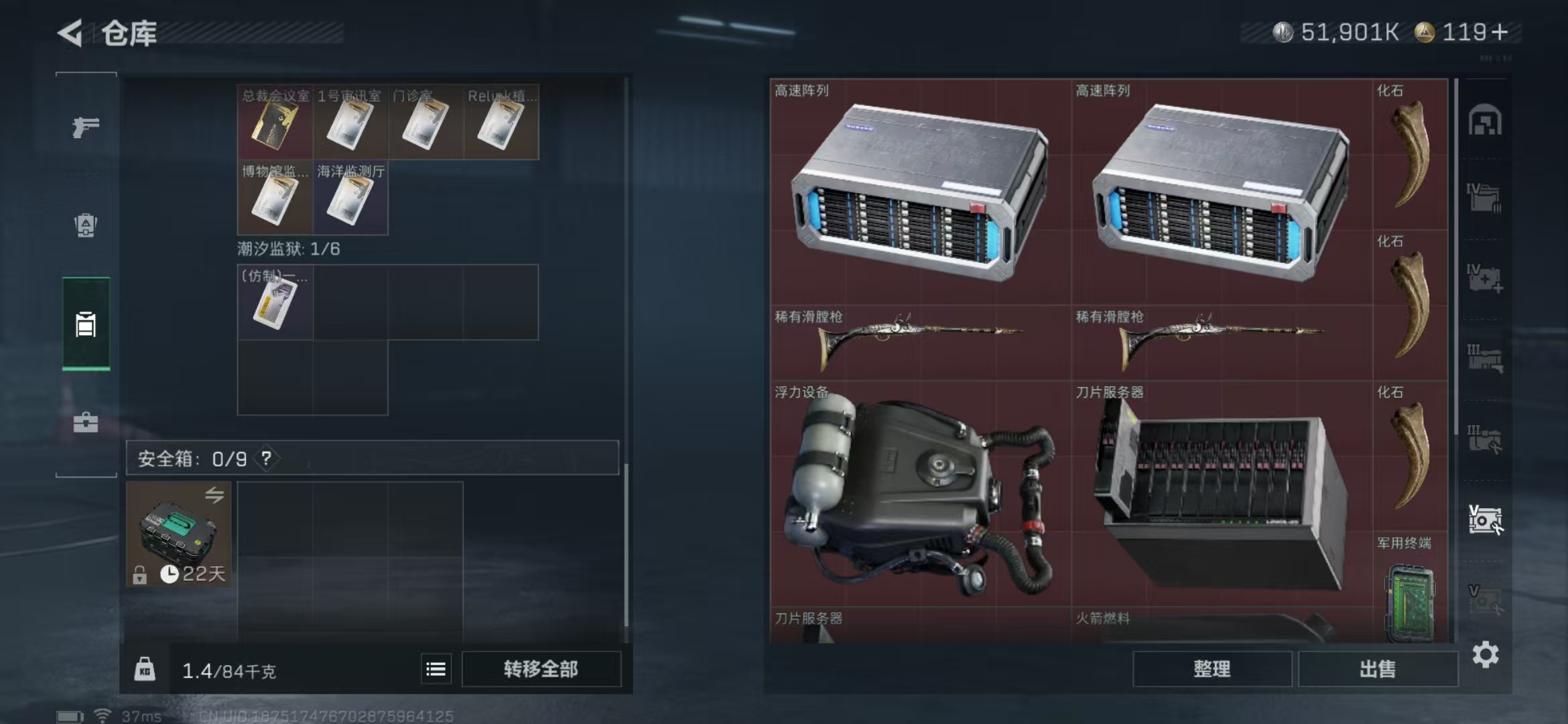Transfer all items with 转移全部
The image size is (1568, 724).
[541, 668]
